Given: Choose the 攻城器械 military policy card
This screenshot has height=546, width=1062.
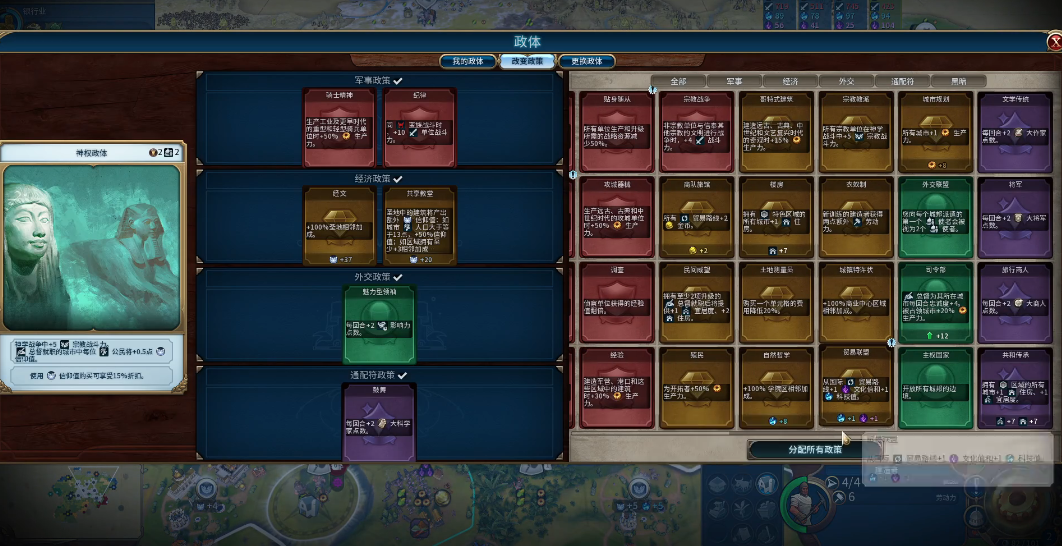Looking at the screenshot, I should (x=615, y=217).
